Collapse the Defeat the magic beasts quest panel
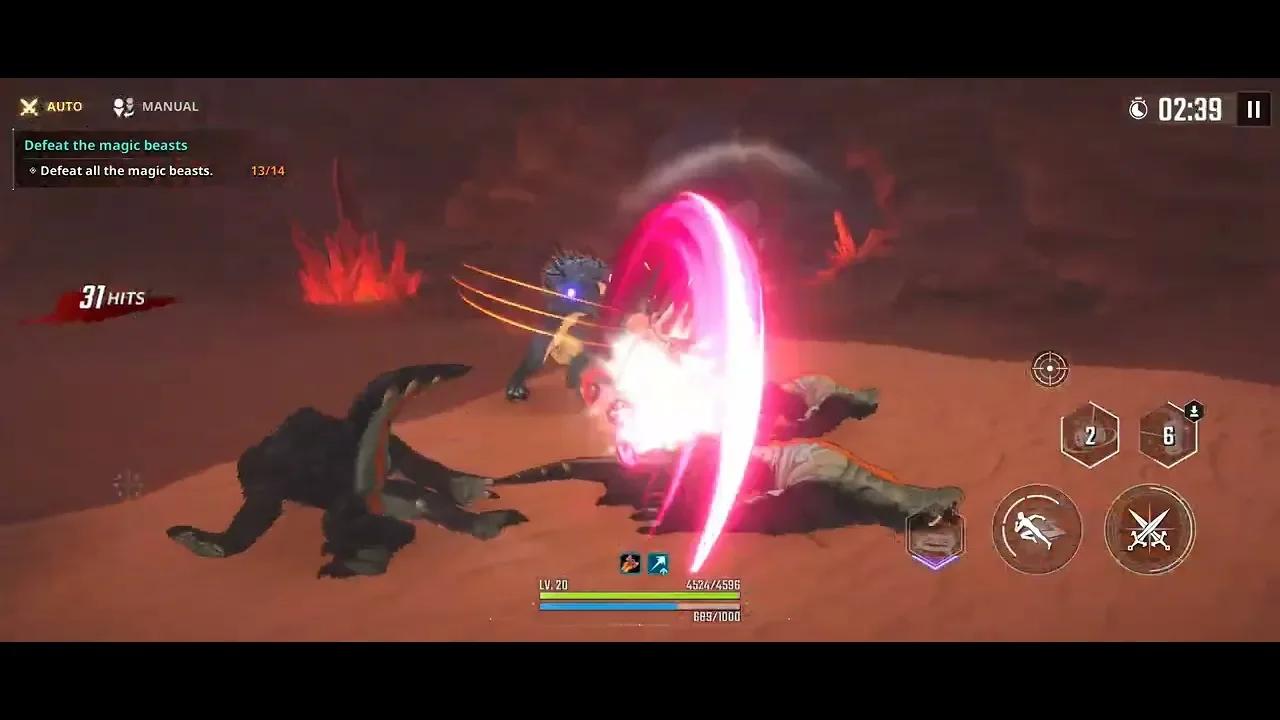Viewport: 1280px width, 720px height. point(106,145)
